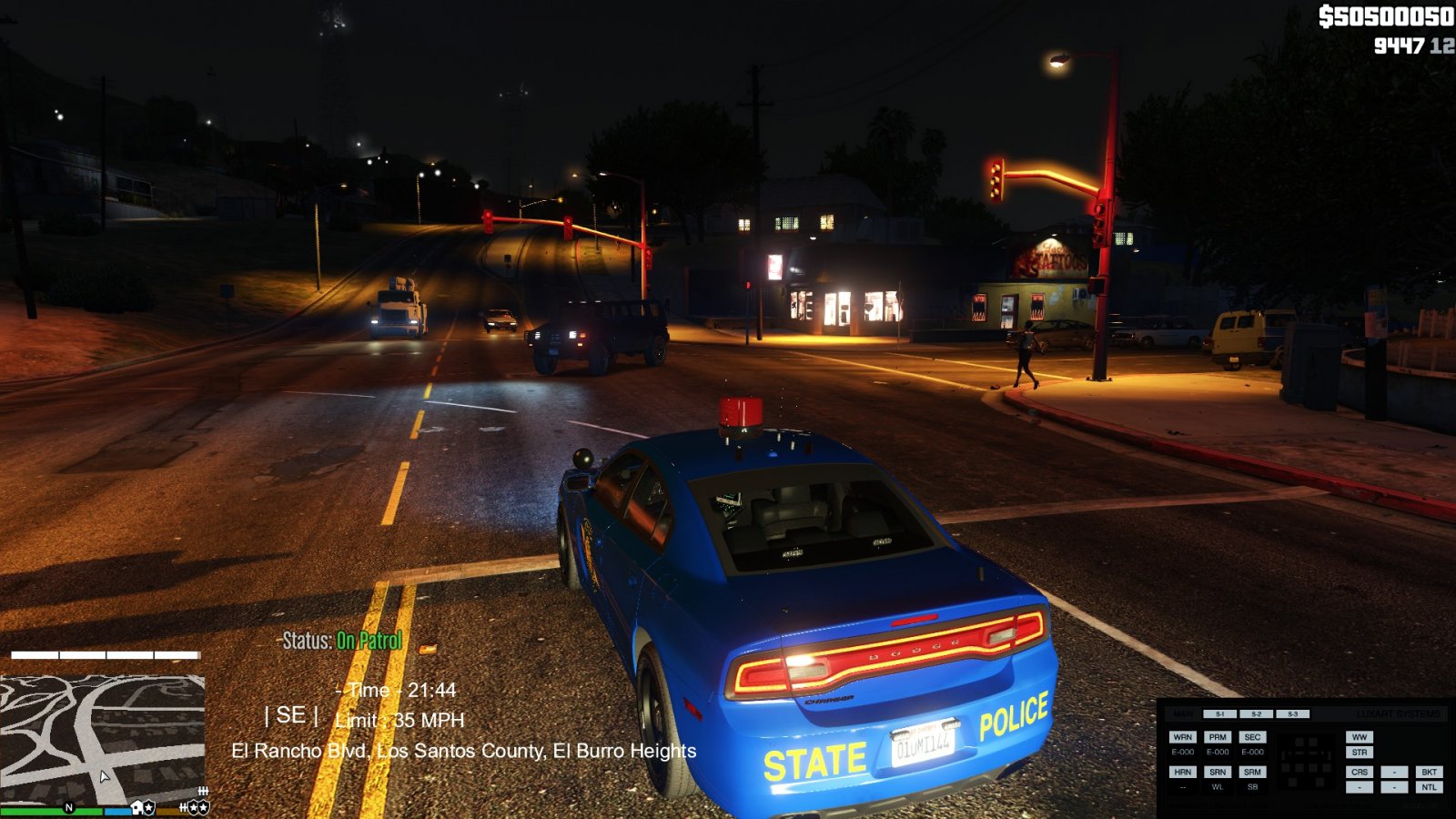The width and height of the screenshot is (1456, 819).
Task: Activate the SRM siren mode button
Action: coord(1252,772)
